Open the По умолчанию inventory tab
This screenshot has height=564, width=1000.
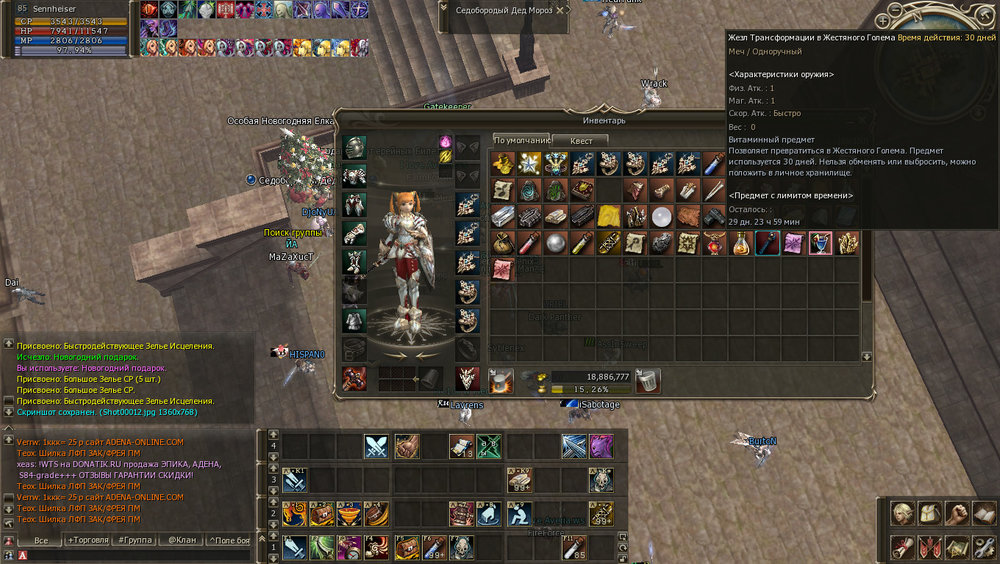pyautogui.click(x=521, y=141)
